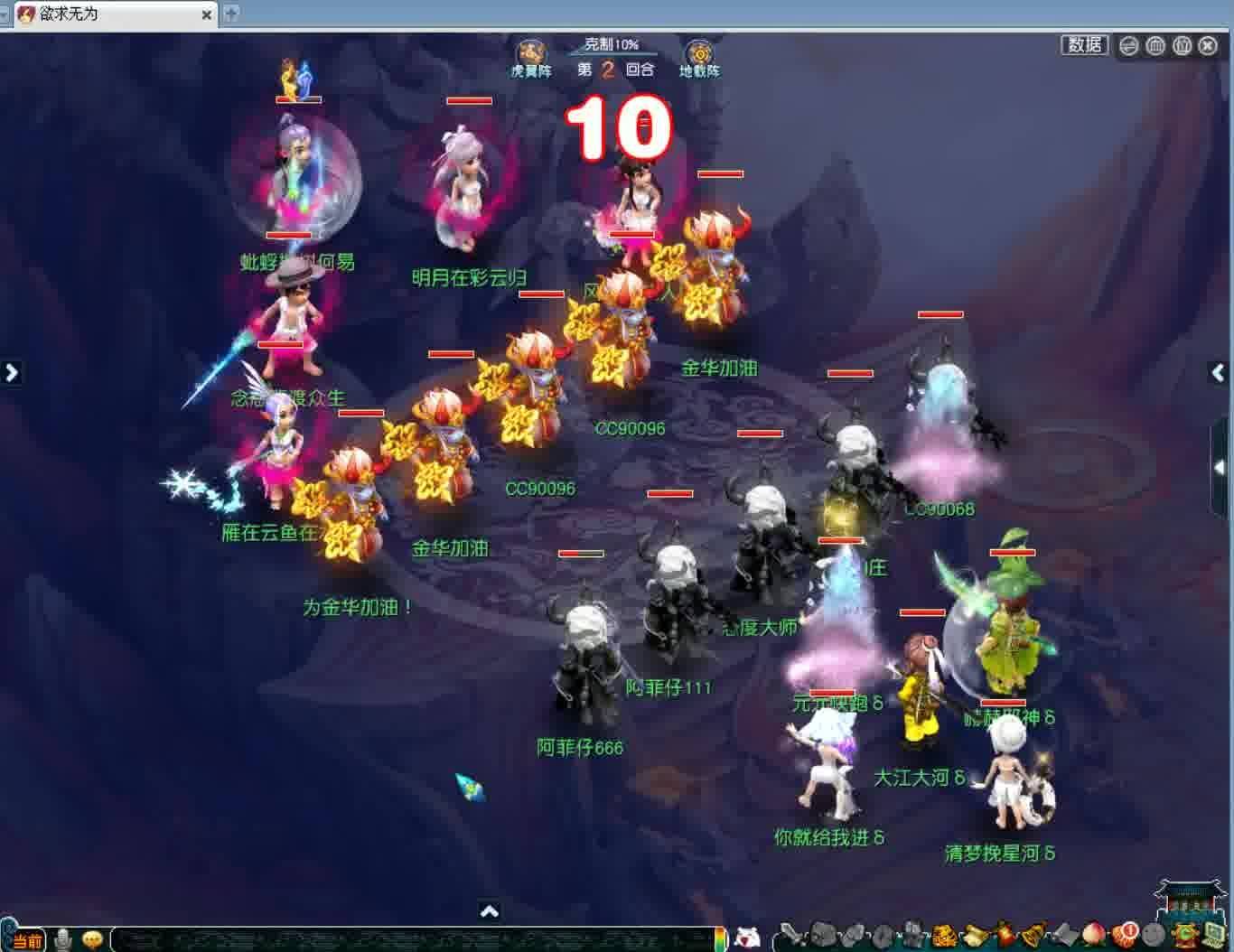The height and width of the screenshot is (952, 1234).
Task: Click the white pet face icon
Action: click(747, 938)
